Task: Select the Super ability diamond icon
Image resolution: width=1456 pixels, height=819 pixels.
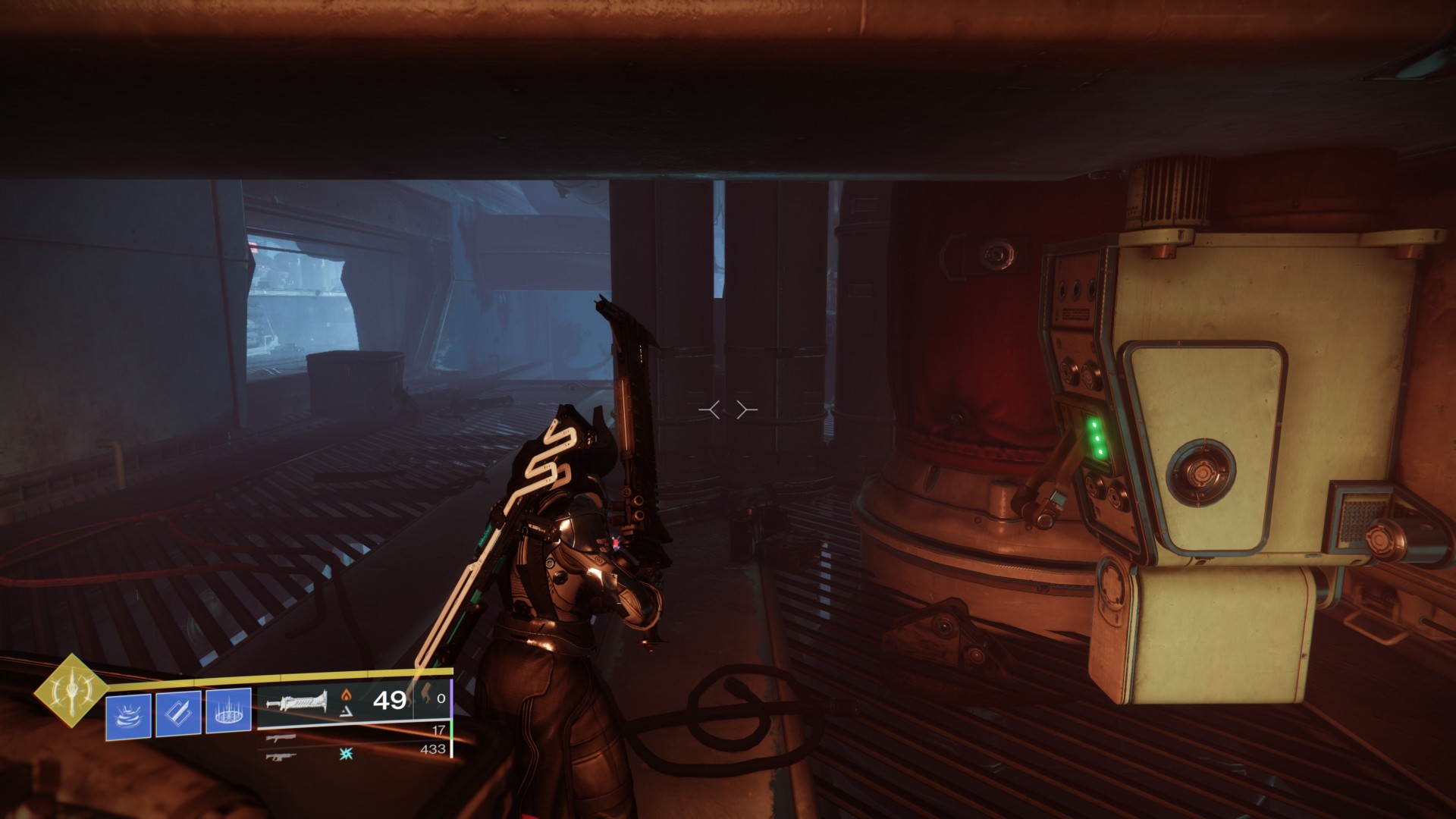Action: [72, 692]
